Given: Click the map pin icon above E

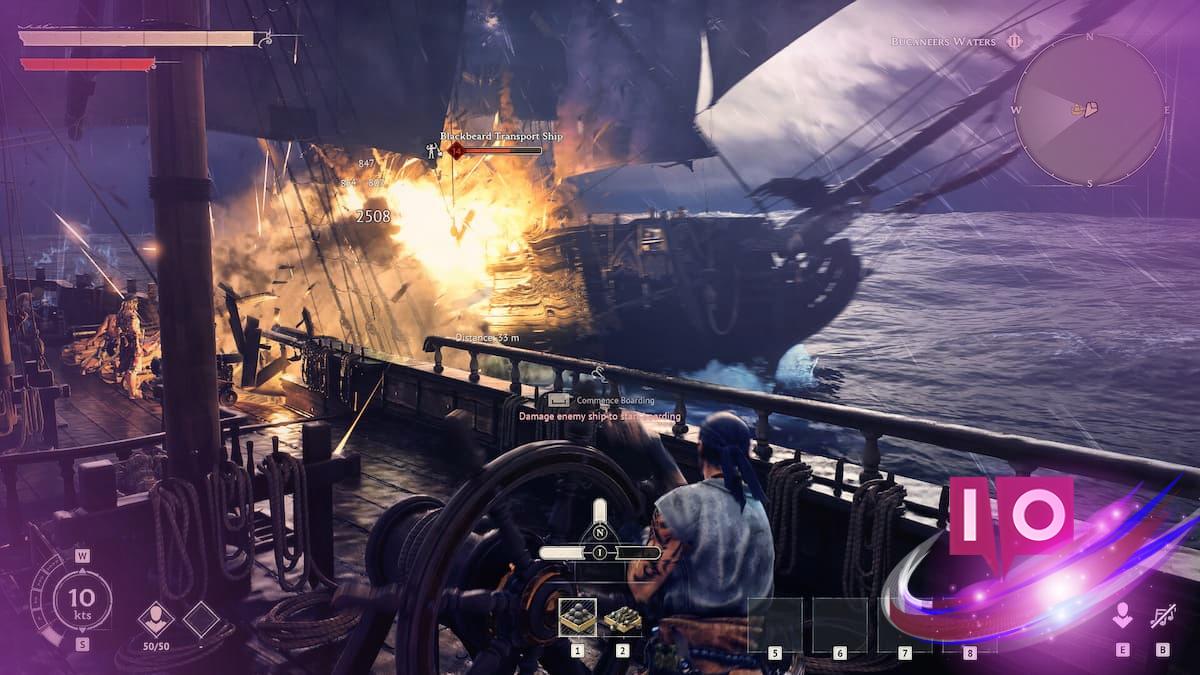Looking at the screenshot, I should (x=1122, y=616).
